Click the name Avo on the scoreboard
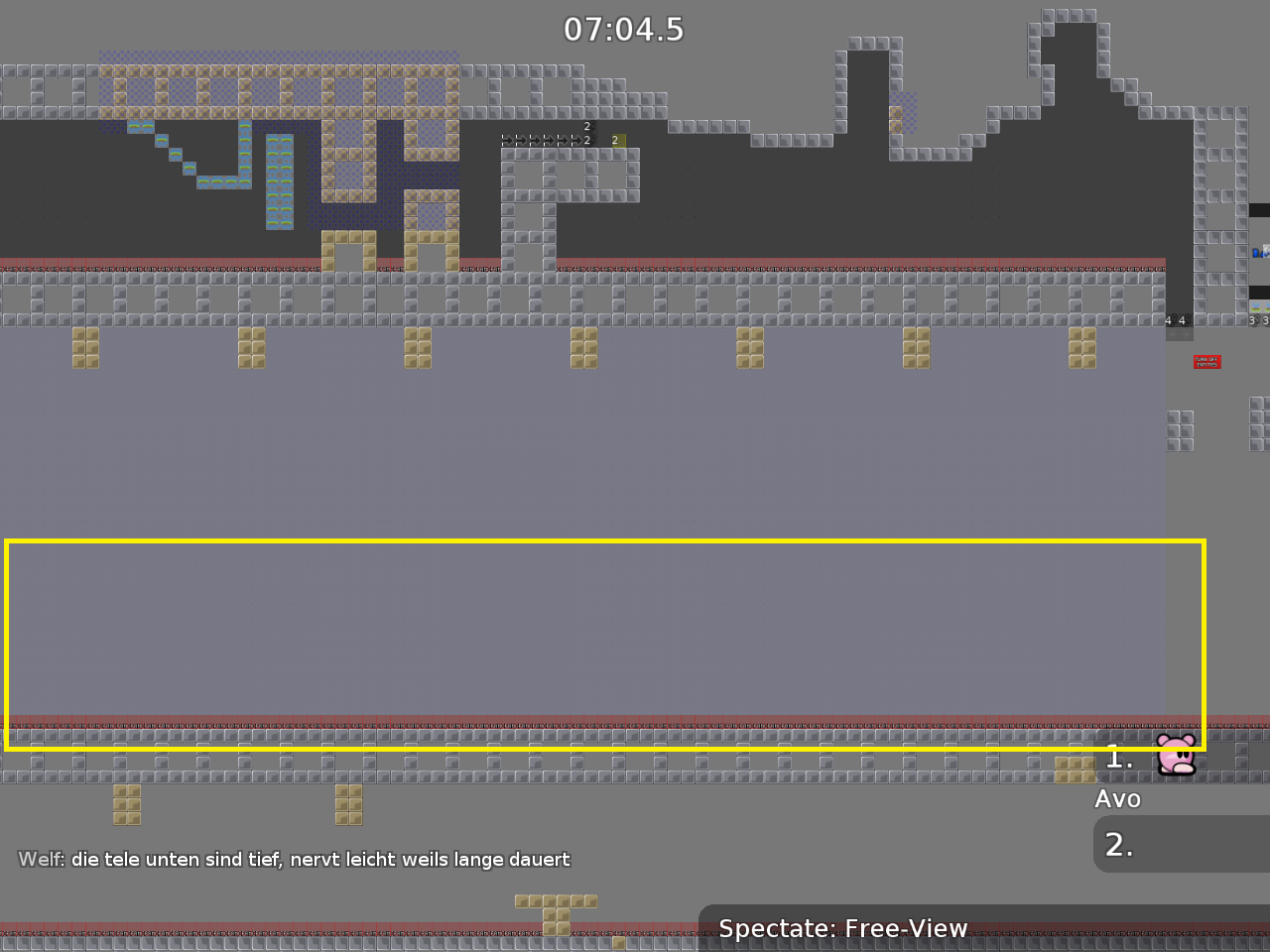The image size is (1270, 952). [1118, 798]
